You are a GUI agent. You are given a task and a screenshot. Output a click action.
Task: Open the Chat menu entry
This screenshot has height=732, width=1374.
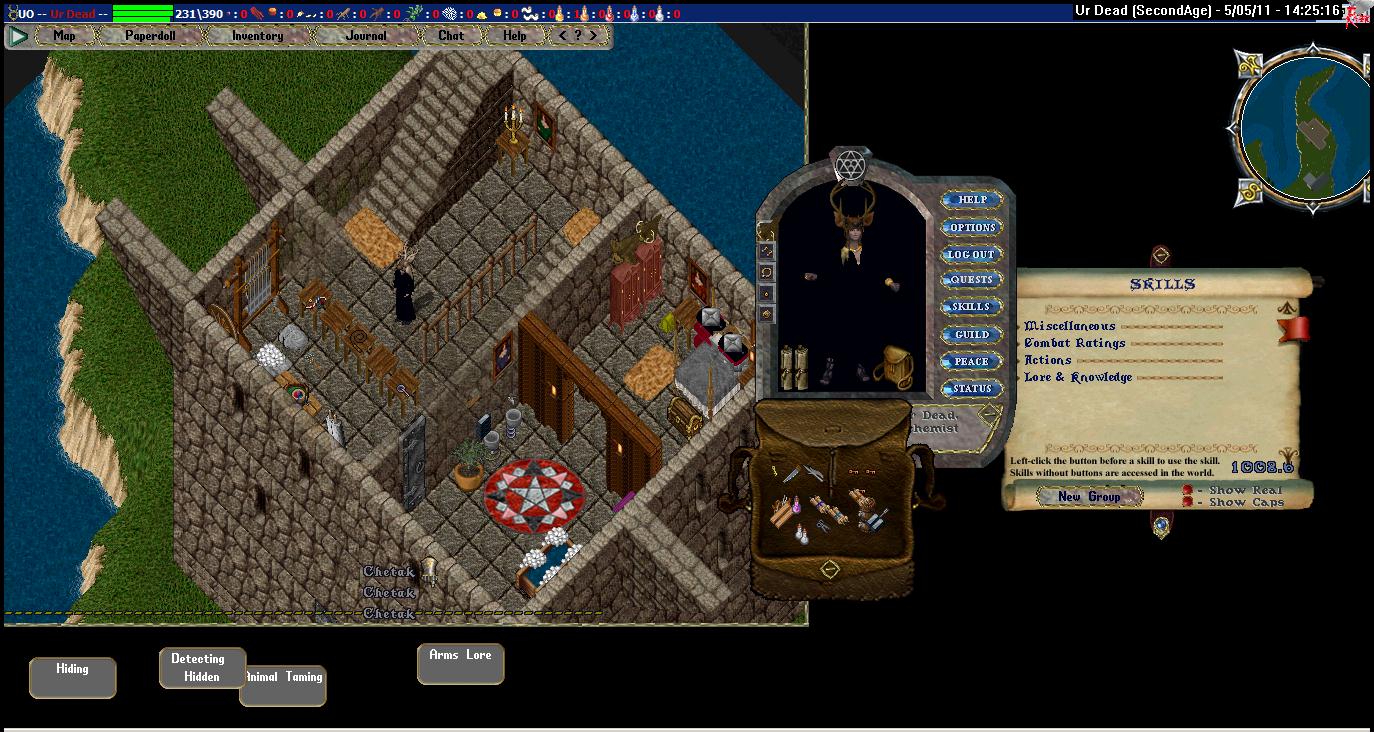(451, 36)
